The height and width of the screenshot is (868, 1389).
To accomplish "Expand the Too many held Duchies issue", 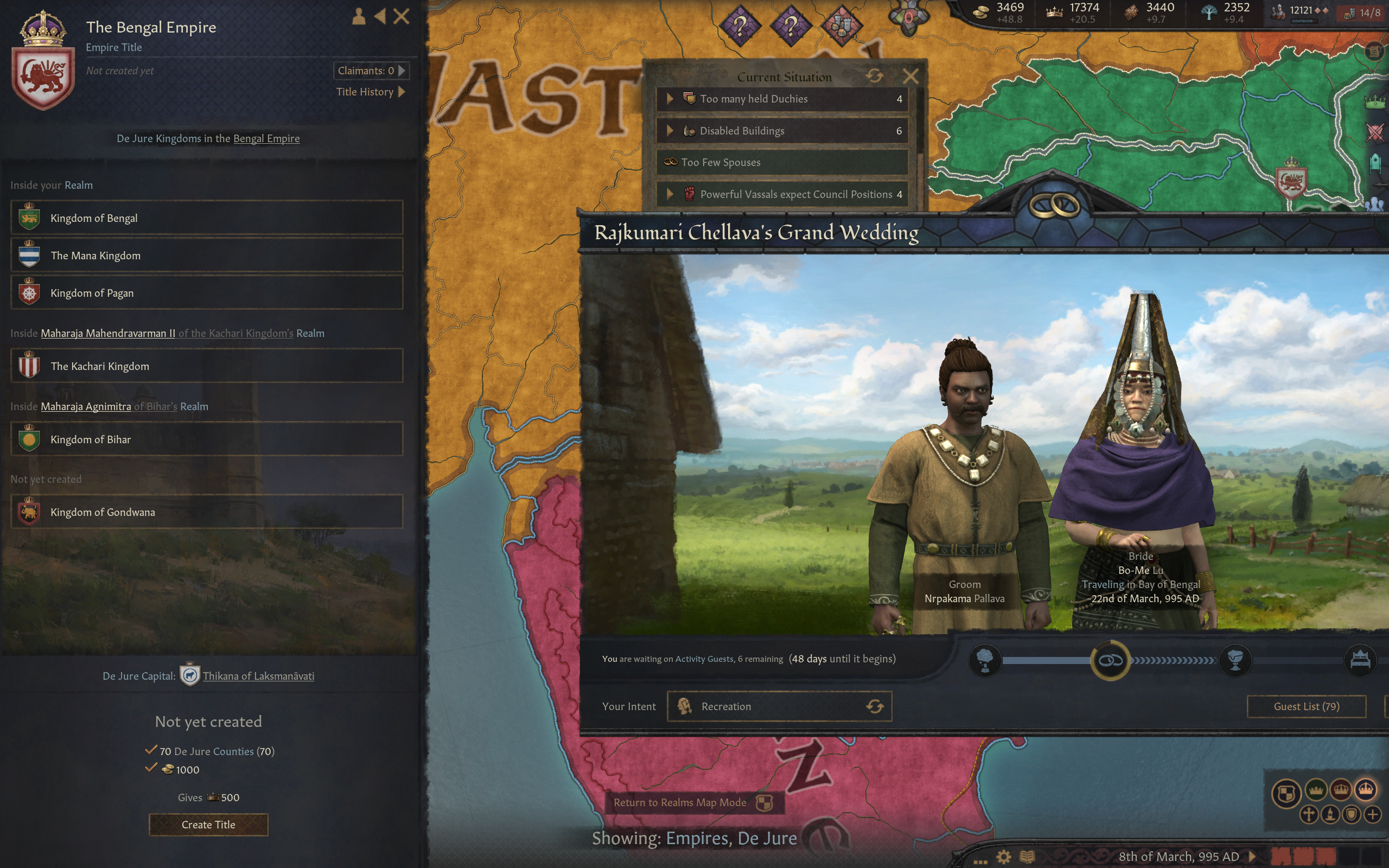I will tap(672, 99).
